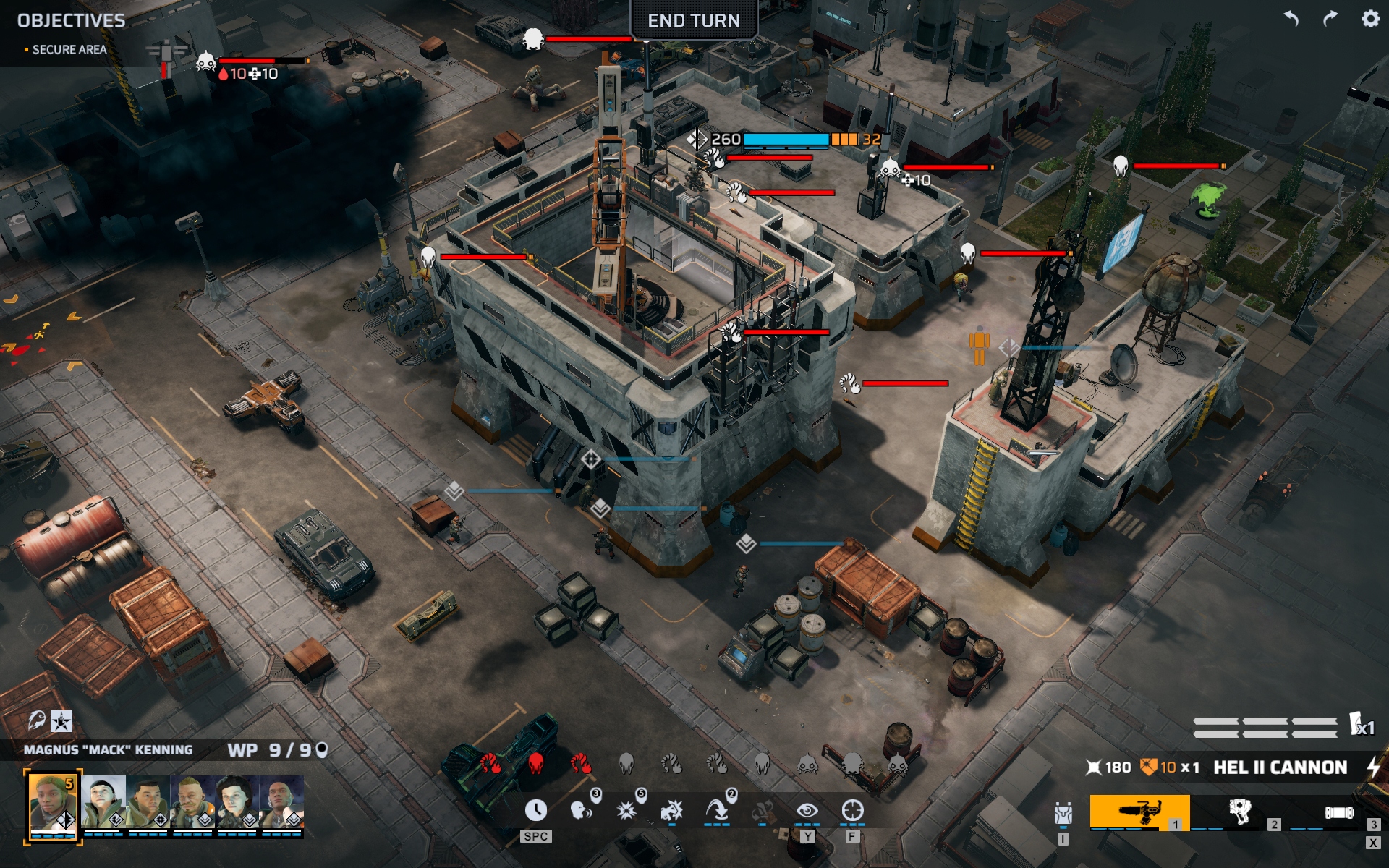Activate the starburst explosion ability

coord(626,811)
